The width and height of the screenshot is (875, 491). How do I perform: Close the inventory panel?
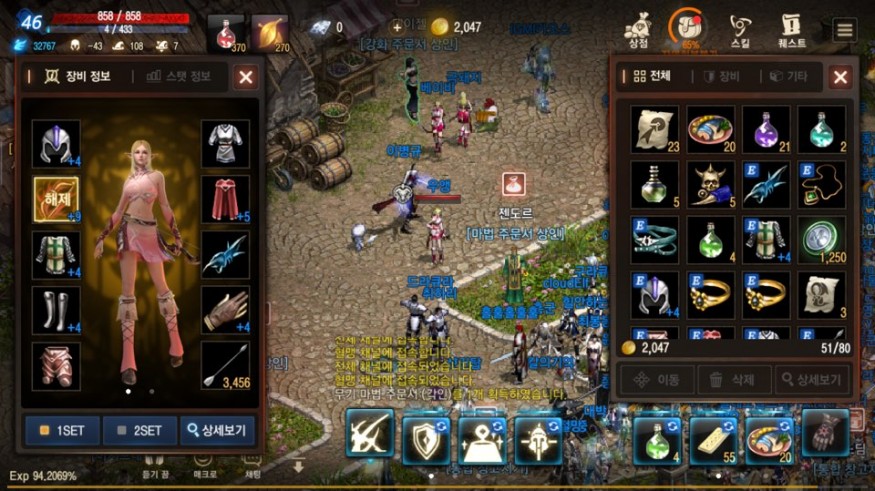click(x=840, y=76)
